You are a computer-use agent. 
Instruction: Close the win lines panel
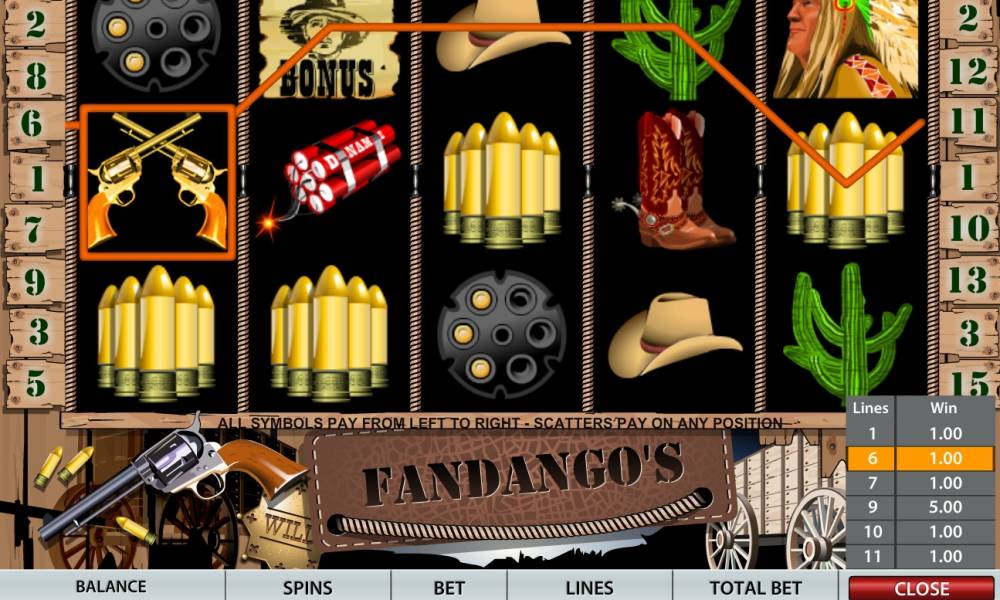[922, 588]
